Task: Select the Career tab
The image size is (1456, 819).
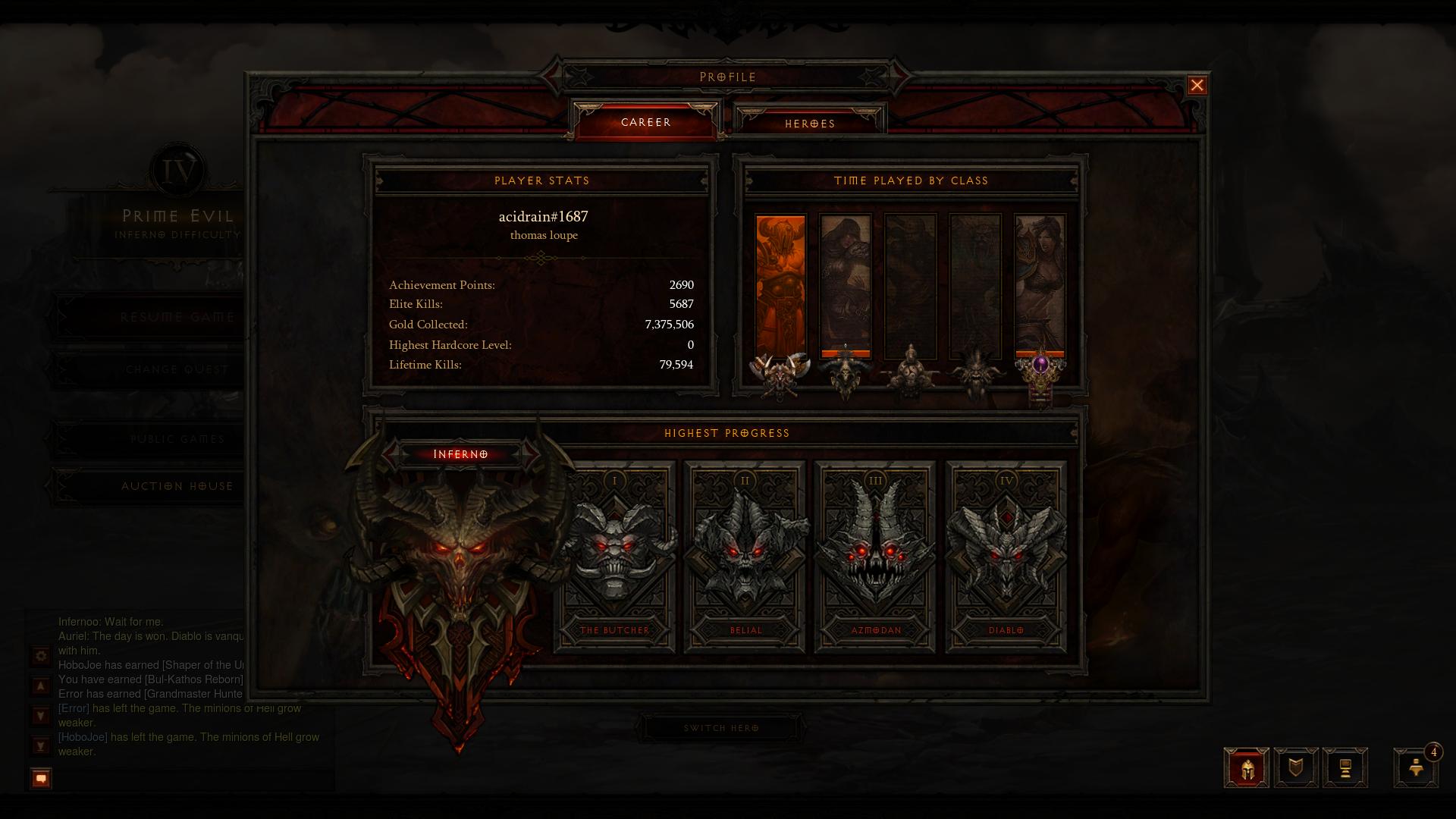Action: (645, 121)
